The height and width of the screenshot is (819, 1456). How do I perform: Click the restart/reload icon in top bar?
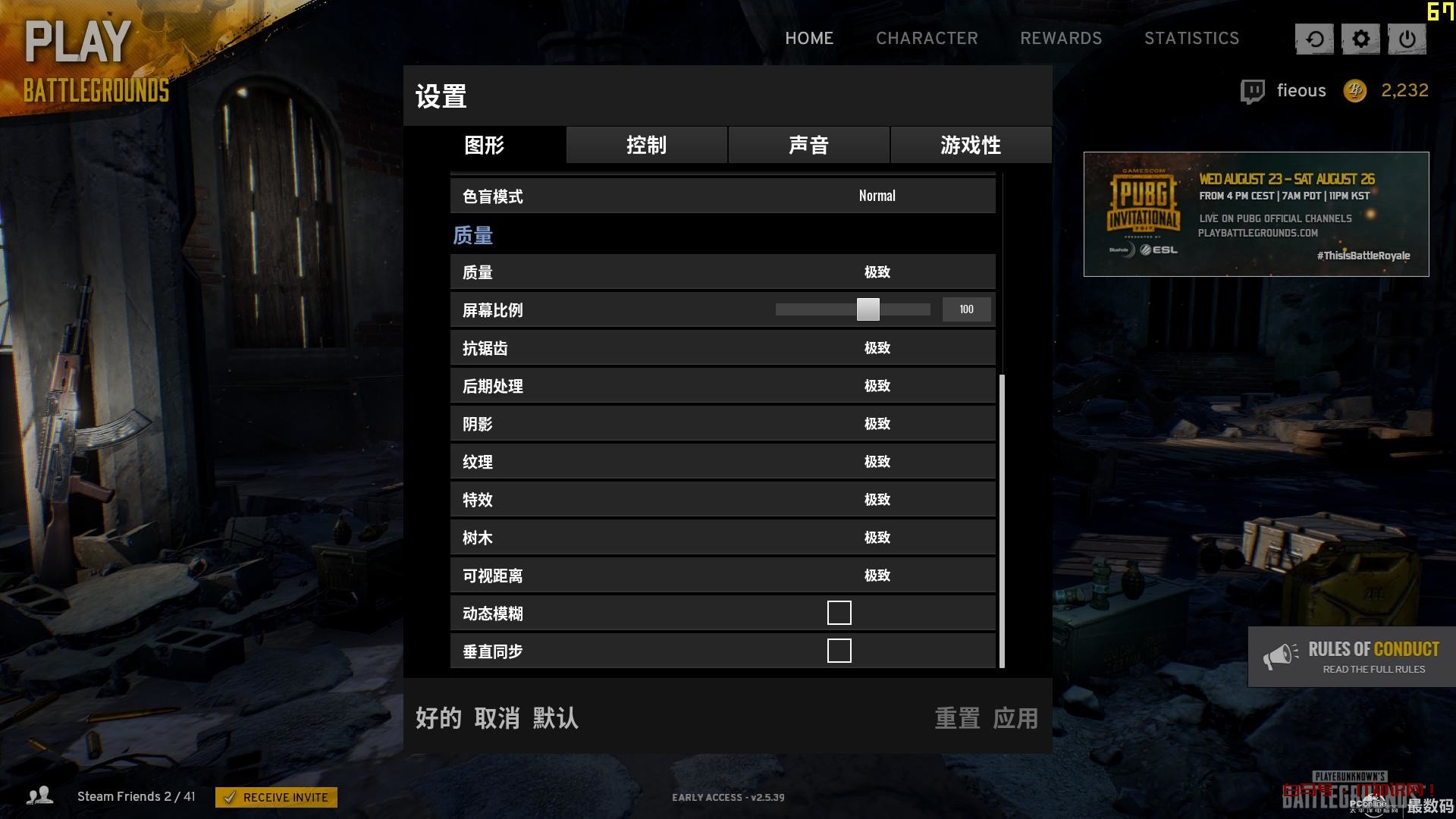coord(1314,39)
